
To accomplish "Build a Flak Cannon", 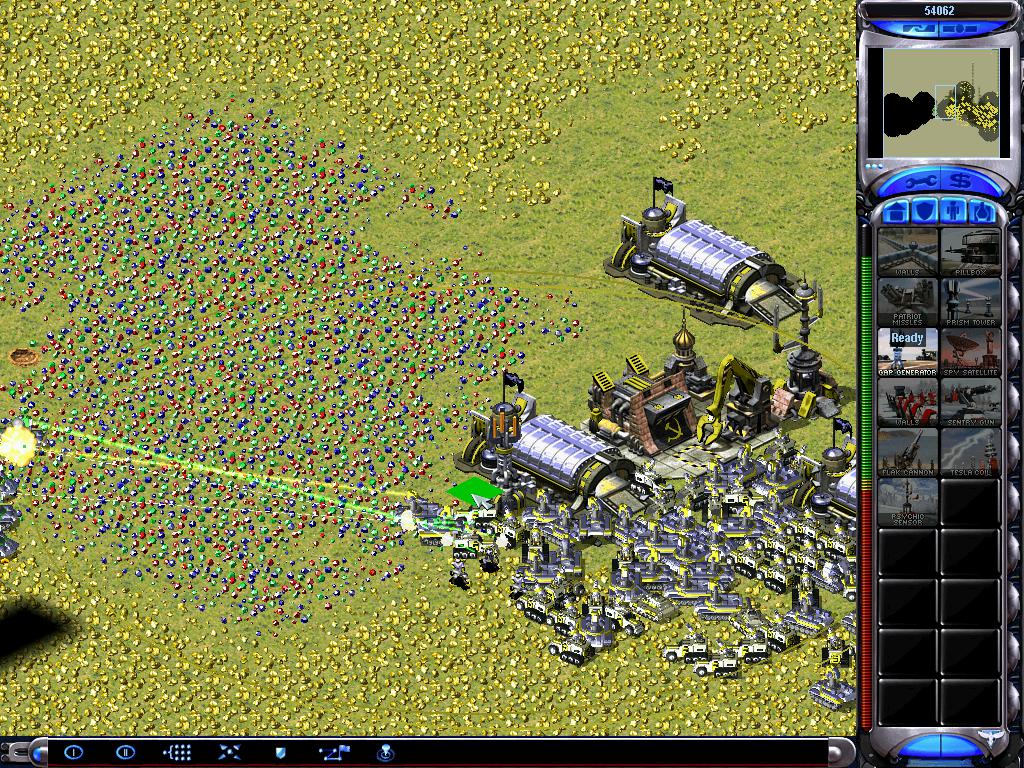I will (x=908, y=452).
